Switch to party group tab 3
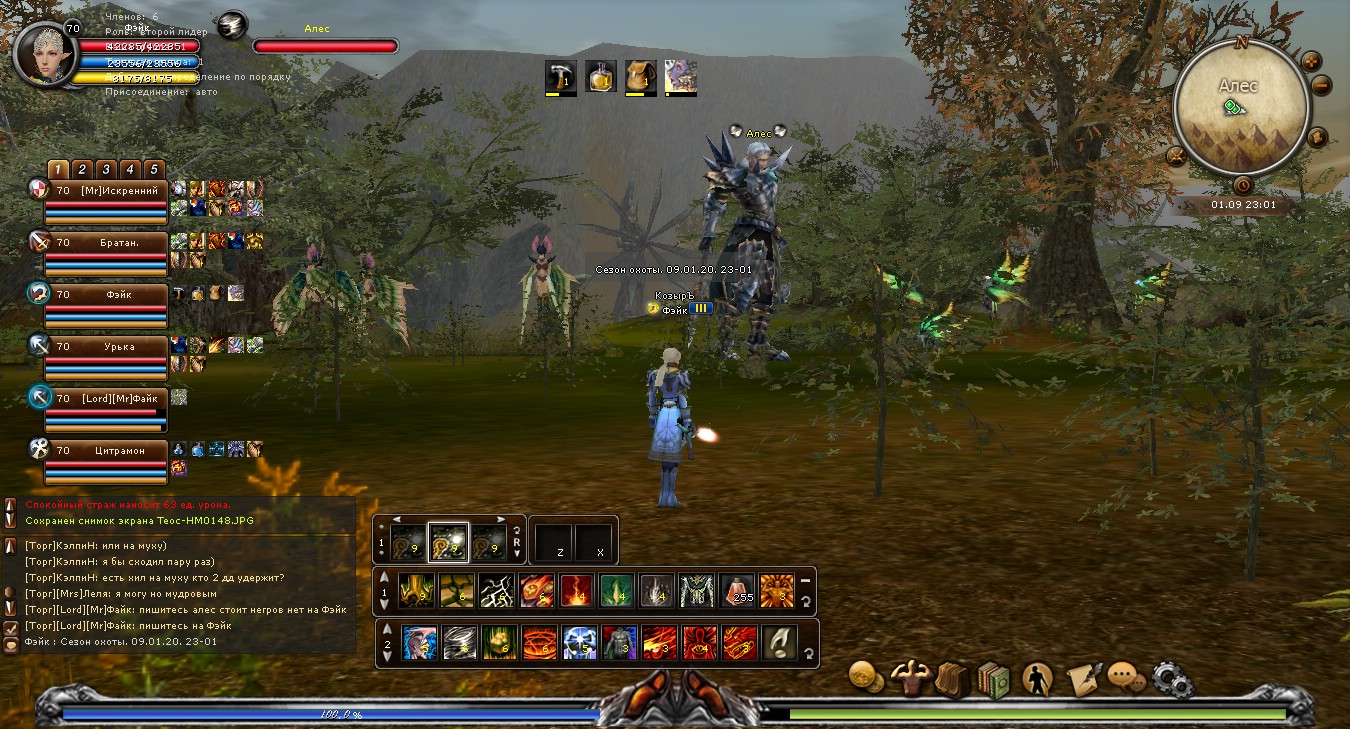 (106, 169)
